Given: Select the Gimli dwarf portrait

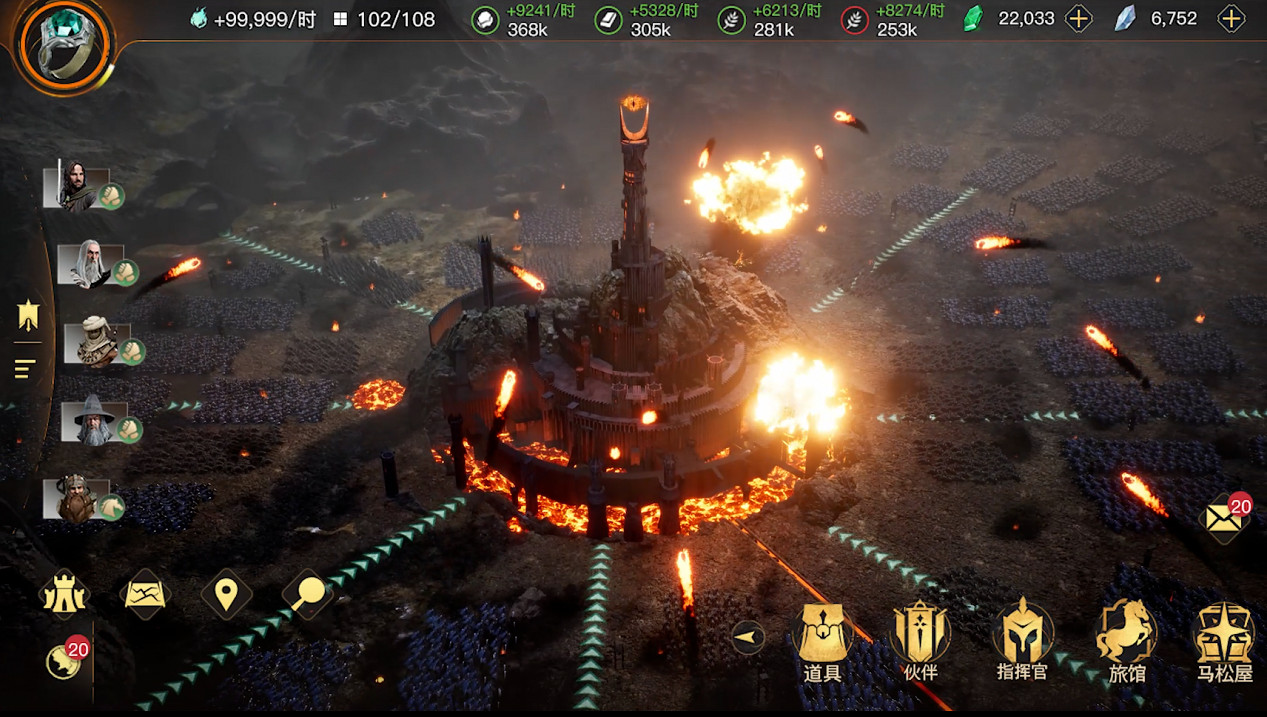Looking at the screenshot, I should pos(76,498).
